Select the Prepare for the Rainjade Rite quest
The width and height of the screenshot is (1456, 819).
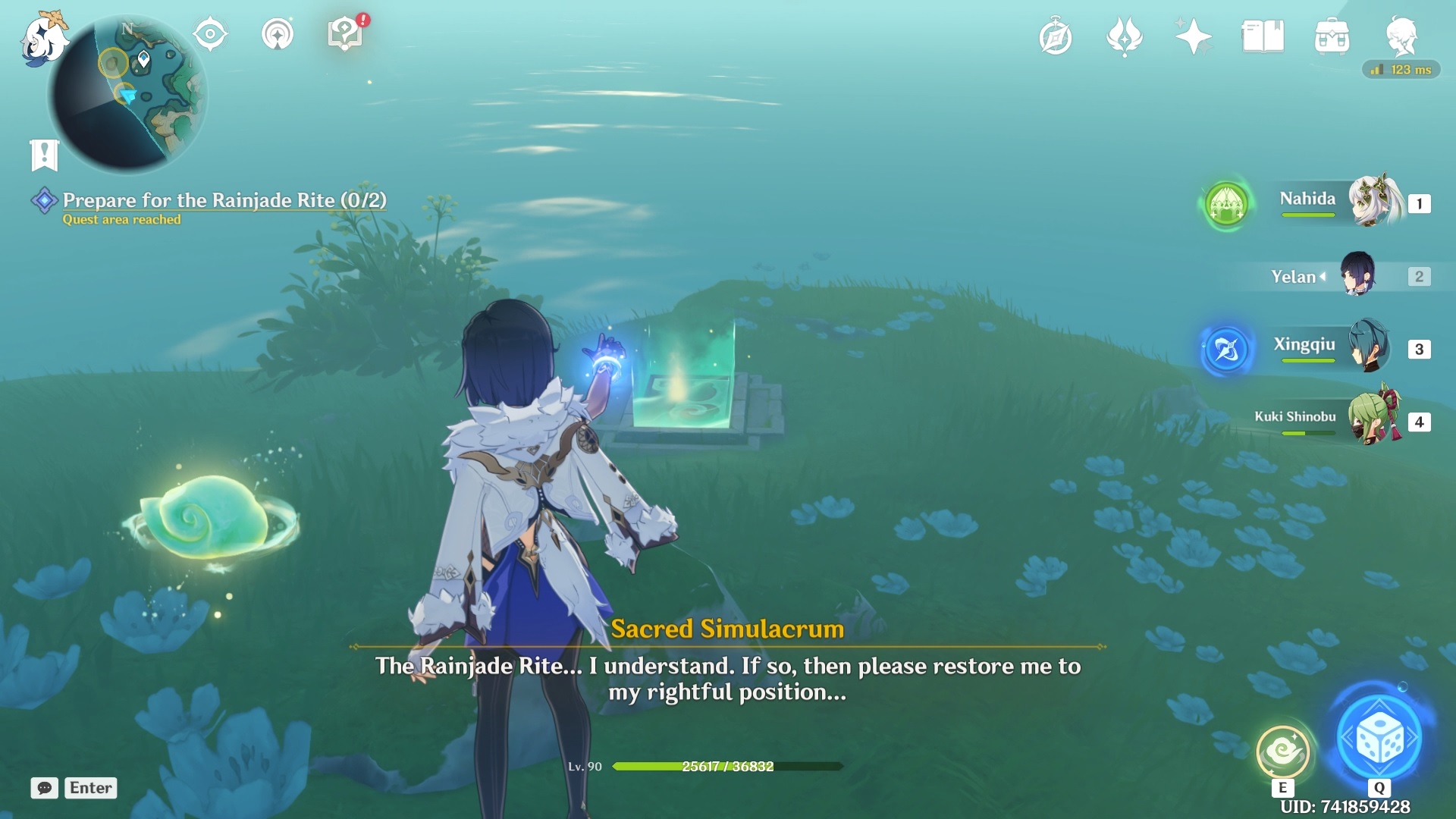tap(224, 200)
